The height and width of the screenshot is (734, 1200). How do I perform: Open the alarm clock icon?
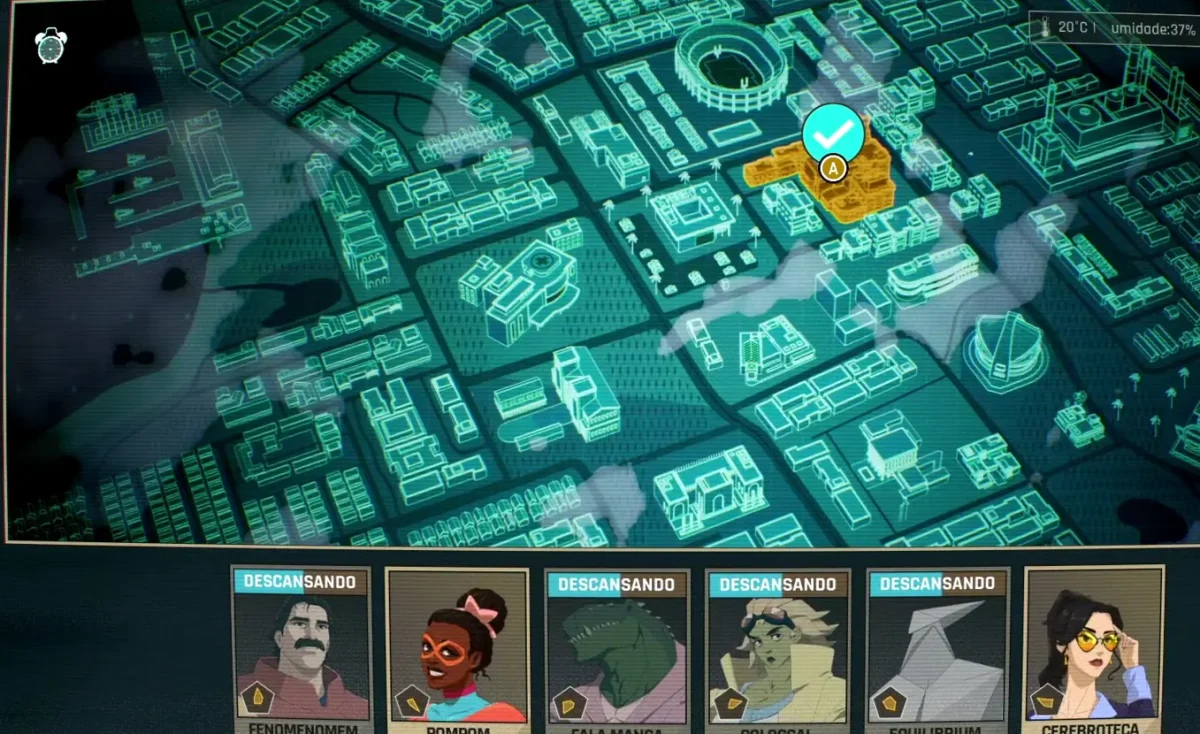coord(51,45)
